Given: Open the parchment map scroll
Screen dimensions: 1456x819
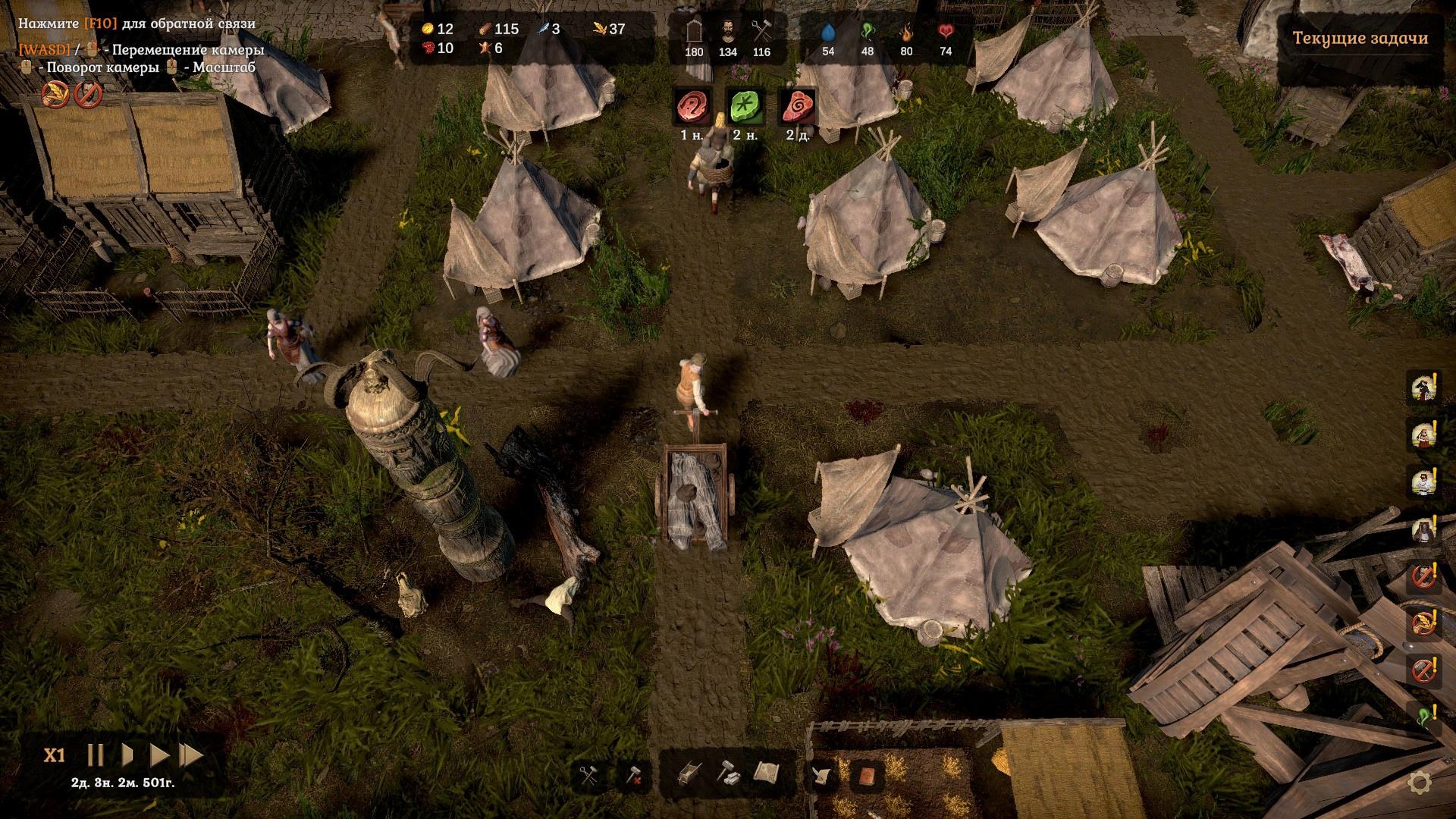Looking at the screenshot, I should pos(767,774).
